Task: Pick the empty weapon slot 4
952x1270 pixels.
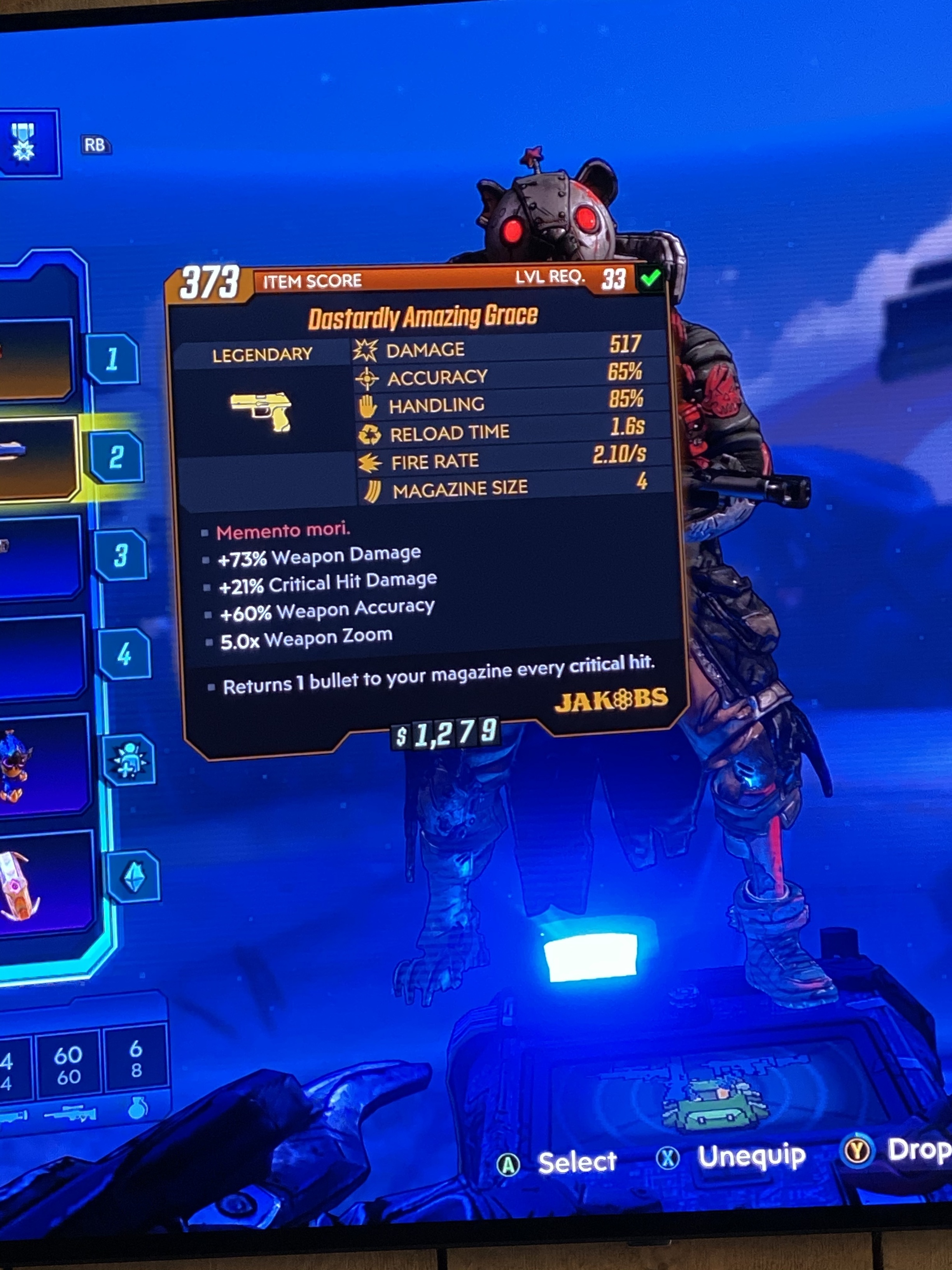Action: tap(124, 654)
